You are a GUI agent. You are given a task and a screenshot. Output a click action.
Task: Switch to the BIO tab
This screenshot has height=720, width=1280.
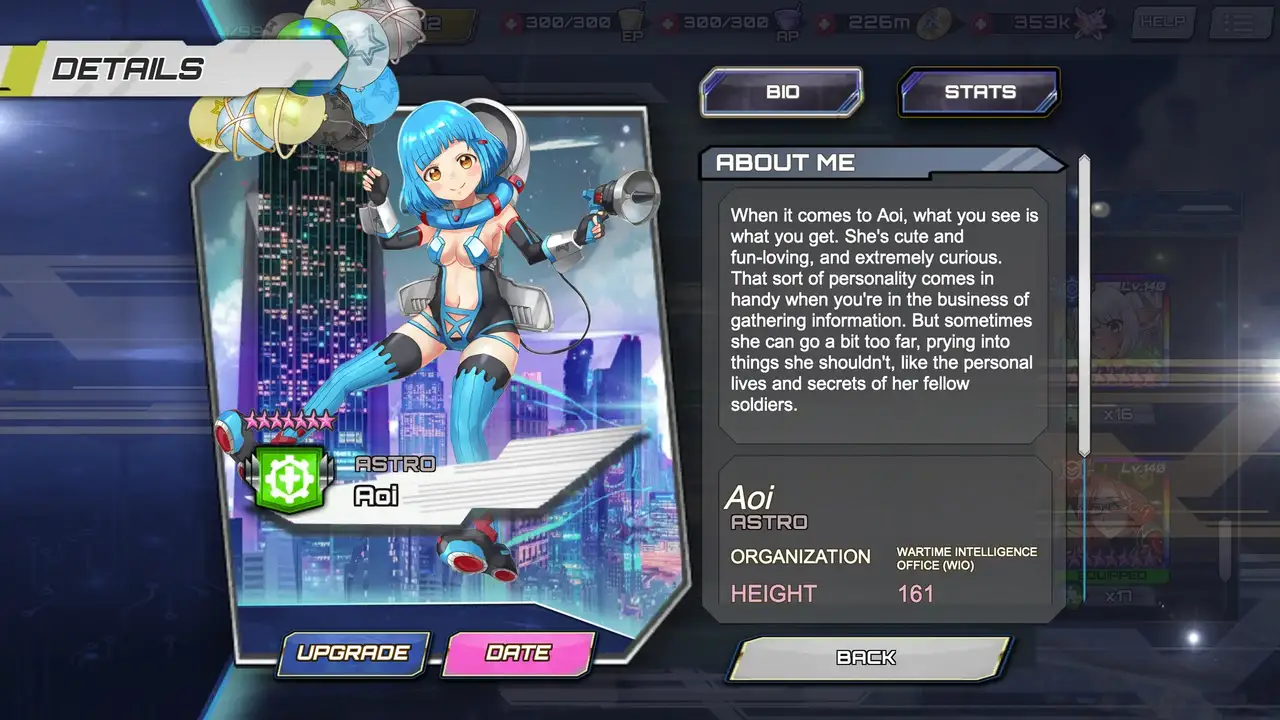[x=781, y=92]
